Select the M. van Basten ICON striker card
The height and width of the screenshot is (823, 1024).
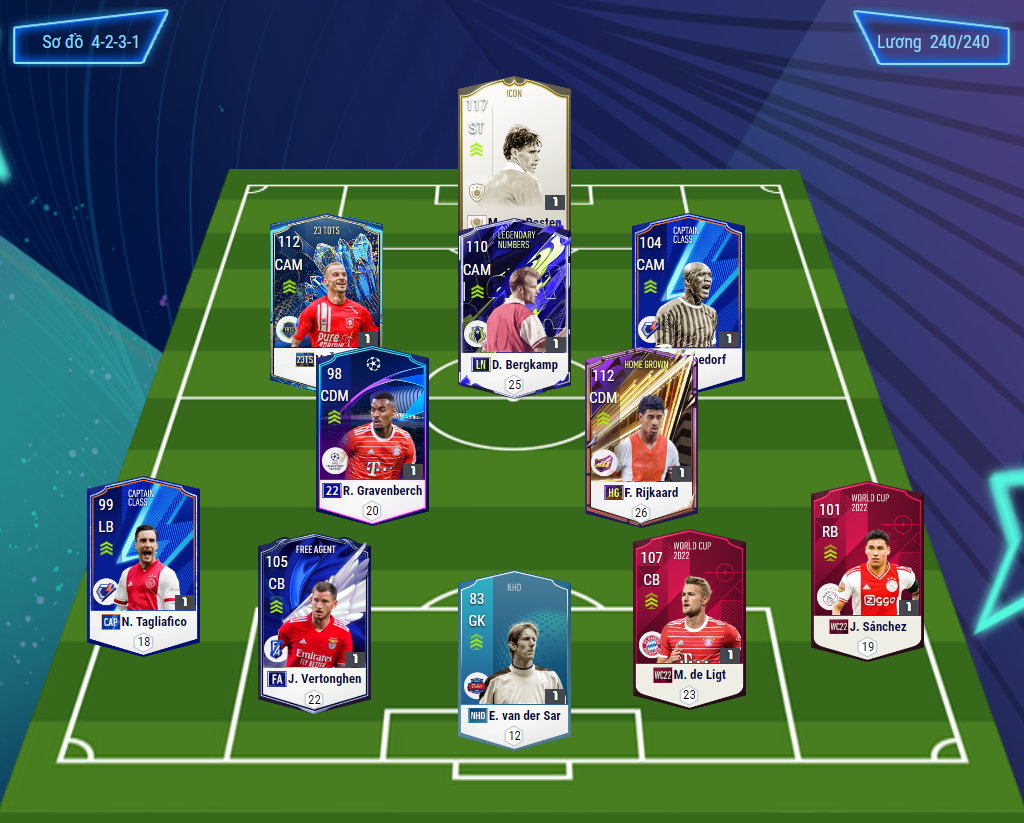tap(514, 150)
